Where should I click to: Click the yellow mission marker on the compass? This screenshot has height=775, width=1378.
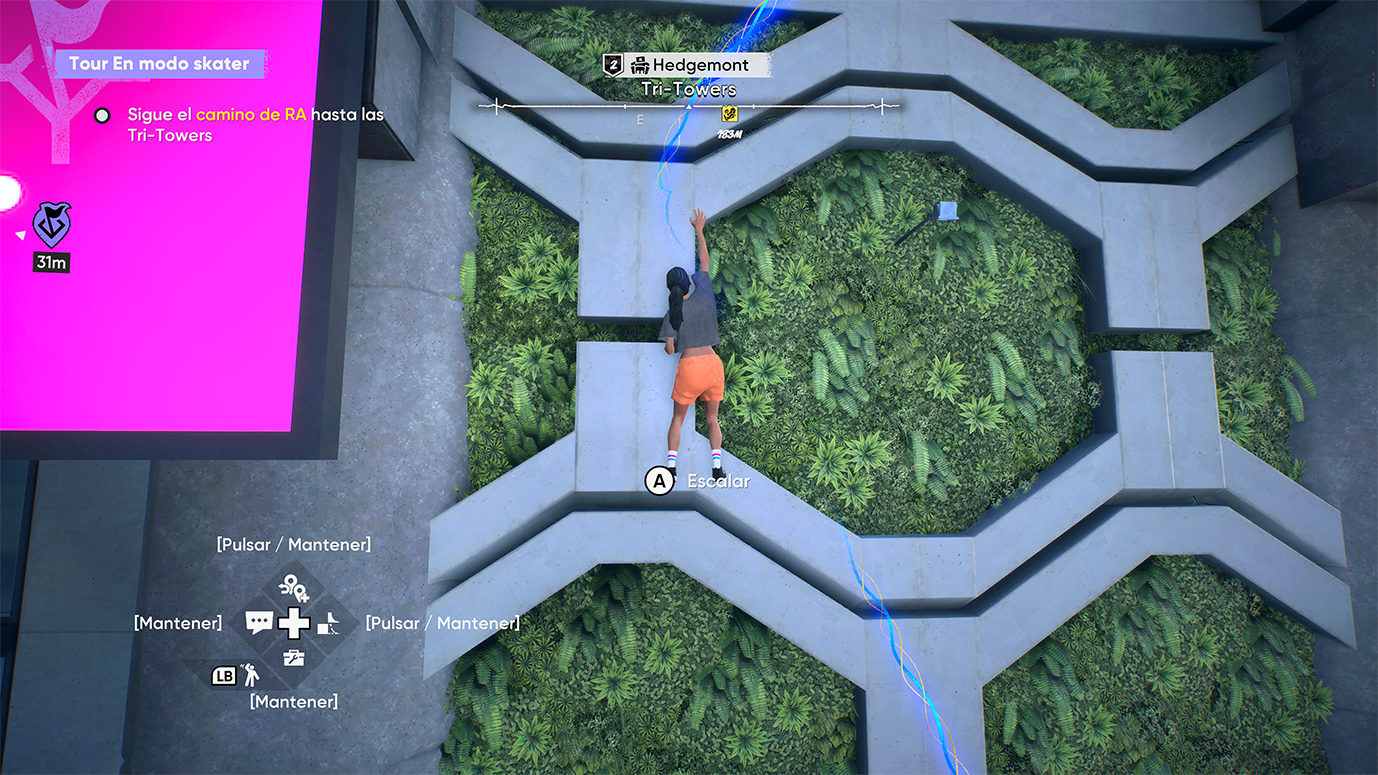729,115
